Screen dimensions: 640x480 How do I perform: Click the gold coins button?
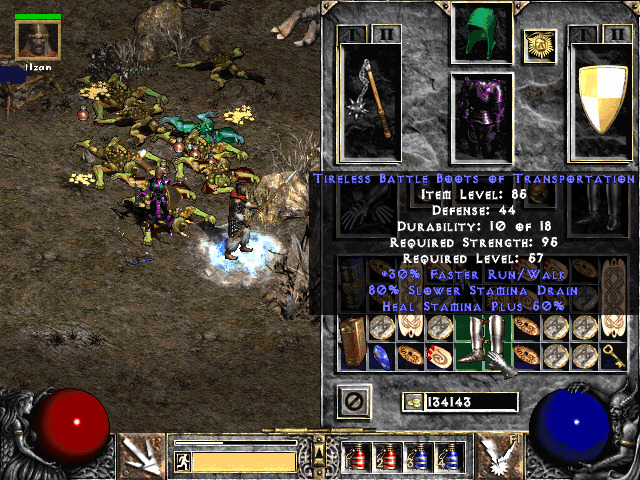[x=412, y=402]
